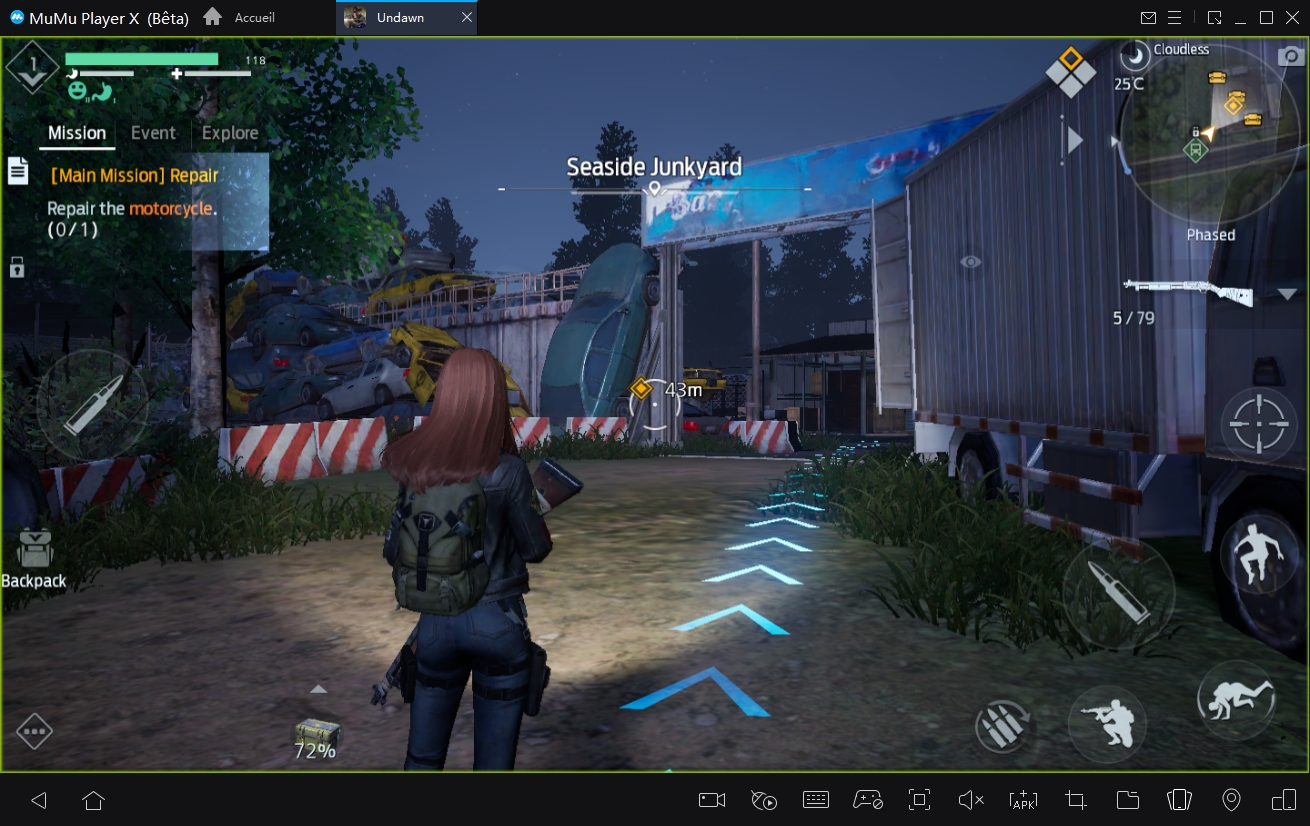The image size is (1310, 826).
Task: Select the bullet ammo icon on the left
Action: pyautogui.click(x=95, y=405)
